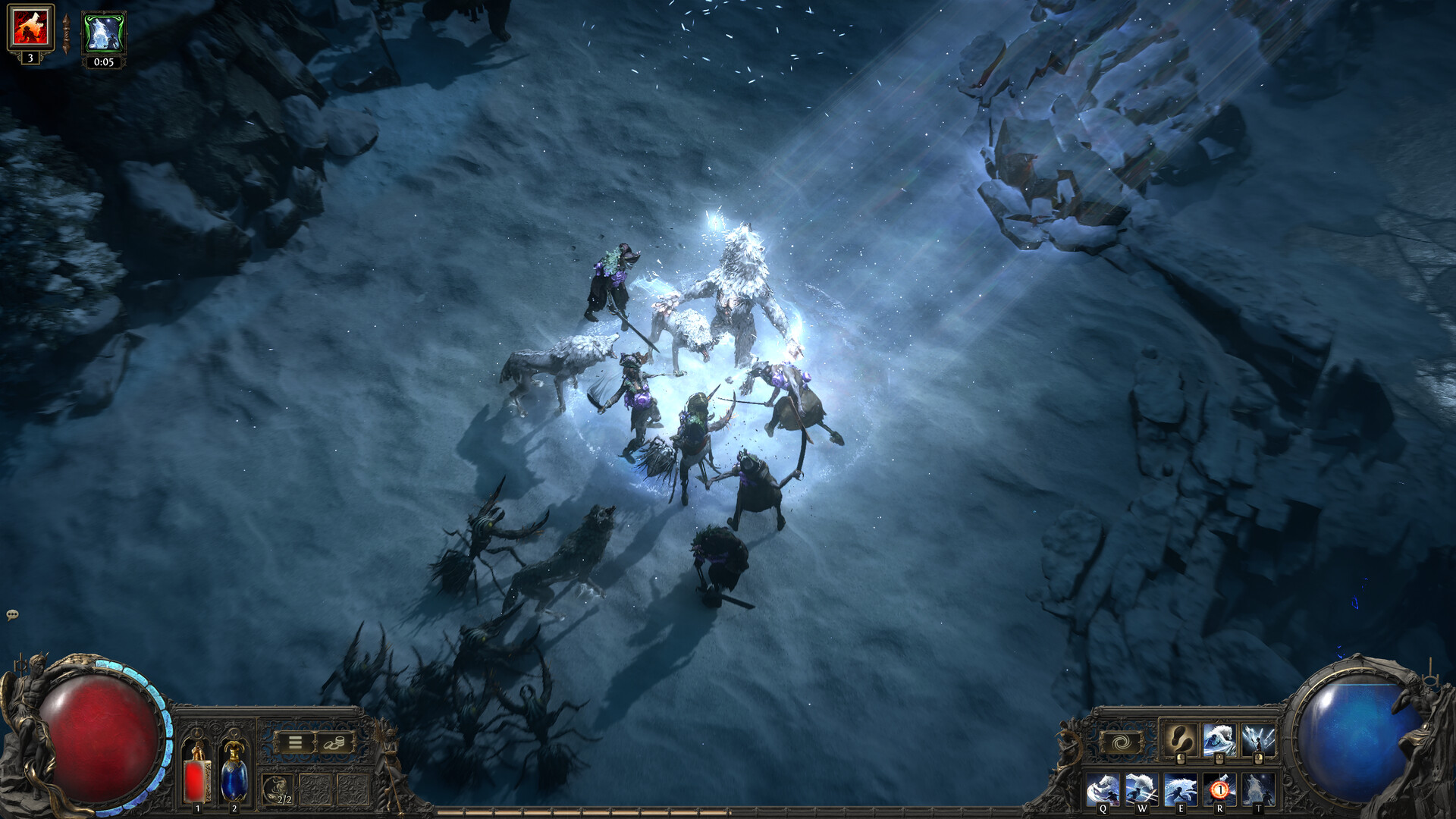Select the hamburger menu icon near the flasks
The width and height of the screenshot is (1456, 819).
pos(295,742)
